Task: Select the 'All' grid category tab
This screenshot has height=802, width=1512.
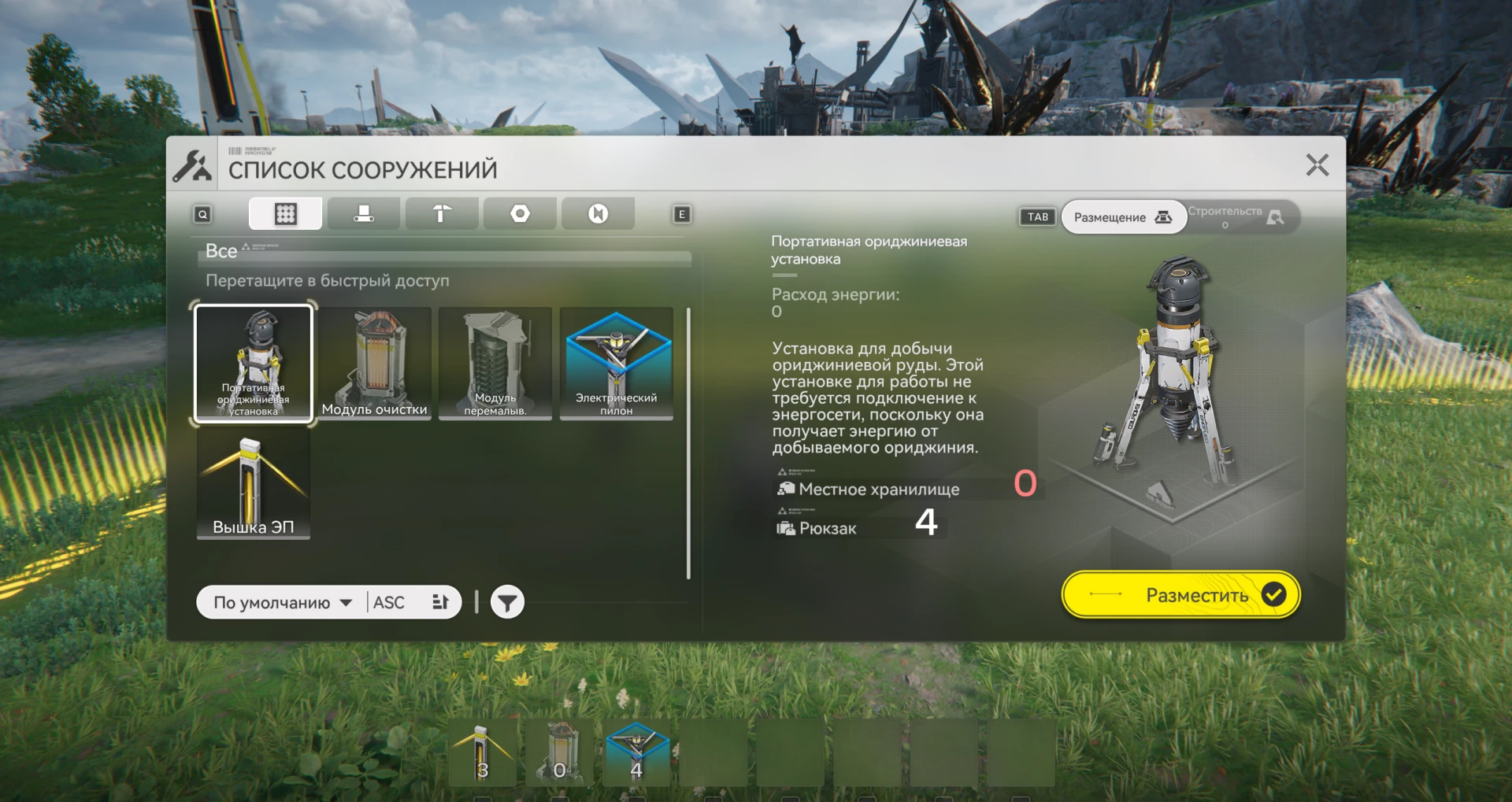Action: coord(285,214)
